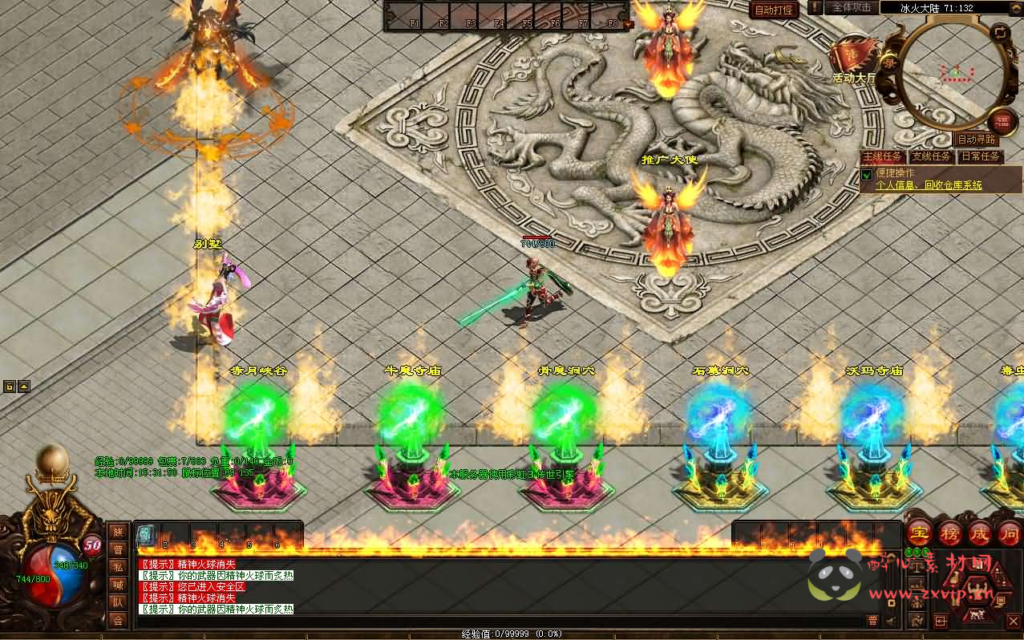This screenshot has width=1024, height=640.
Task: Use the item in hotbar slot 1
Action: pos(146,535)
